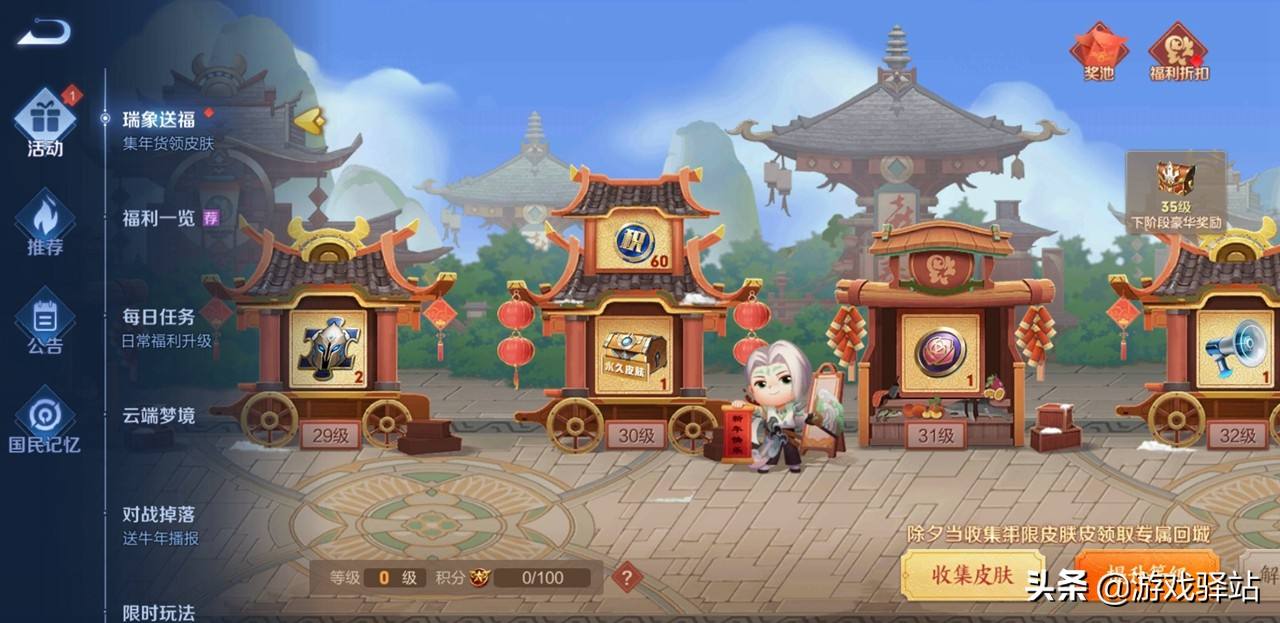1280x623 pixels.
Task: Select the 国民记忆 tab
Action: (45, 421)
